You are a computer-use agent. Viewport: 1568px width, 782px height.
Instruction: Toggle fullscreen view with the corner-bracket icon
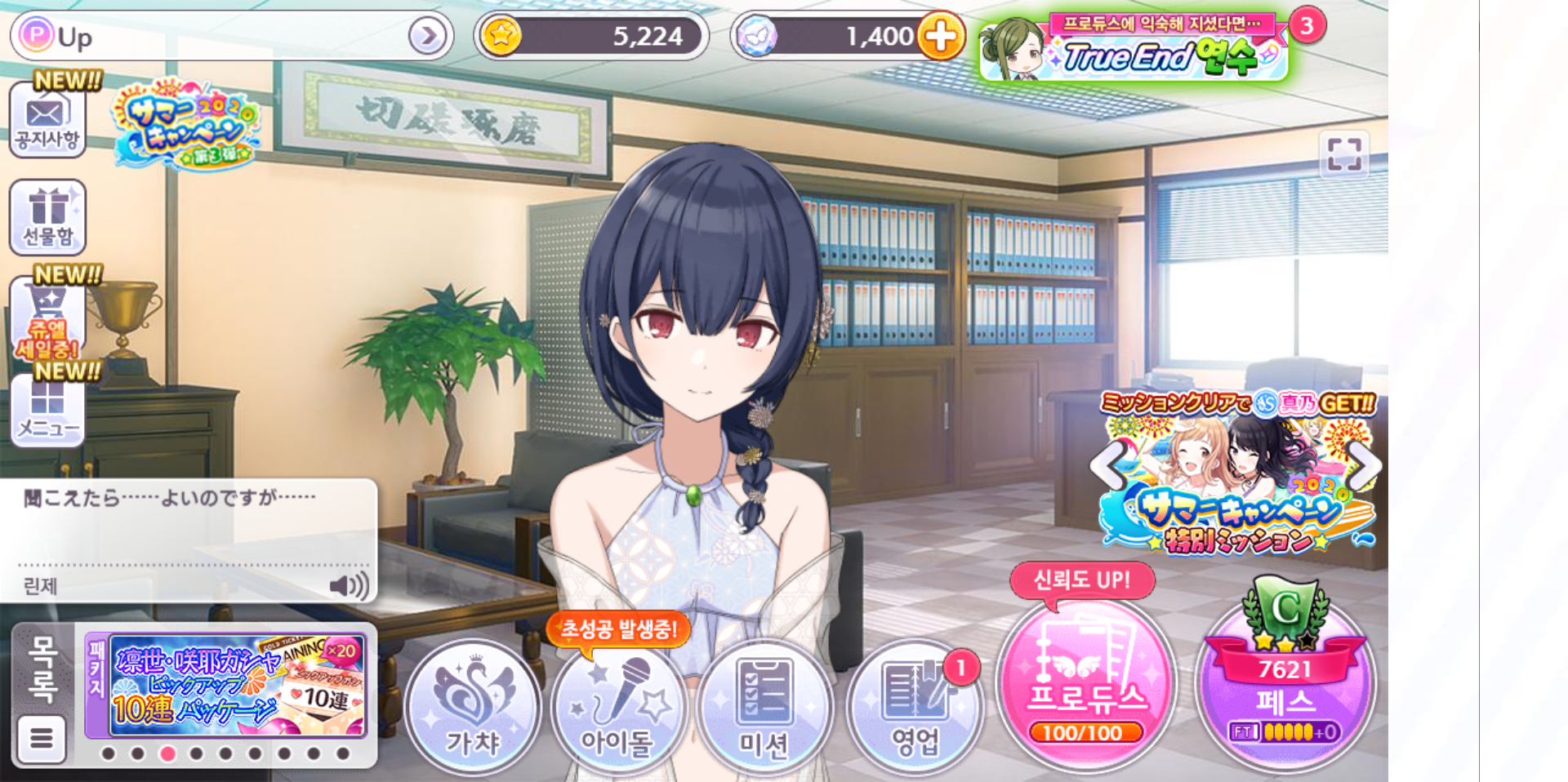[x=1343, y=153]
